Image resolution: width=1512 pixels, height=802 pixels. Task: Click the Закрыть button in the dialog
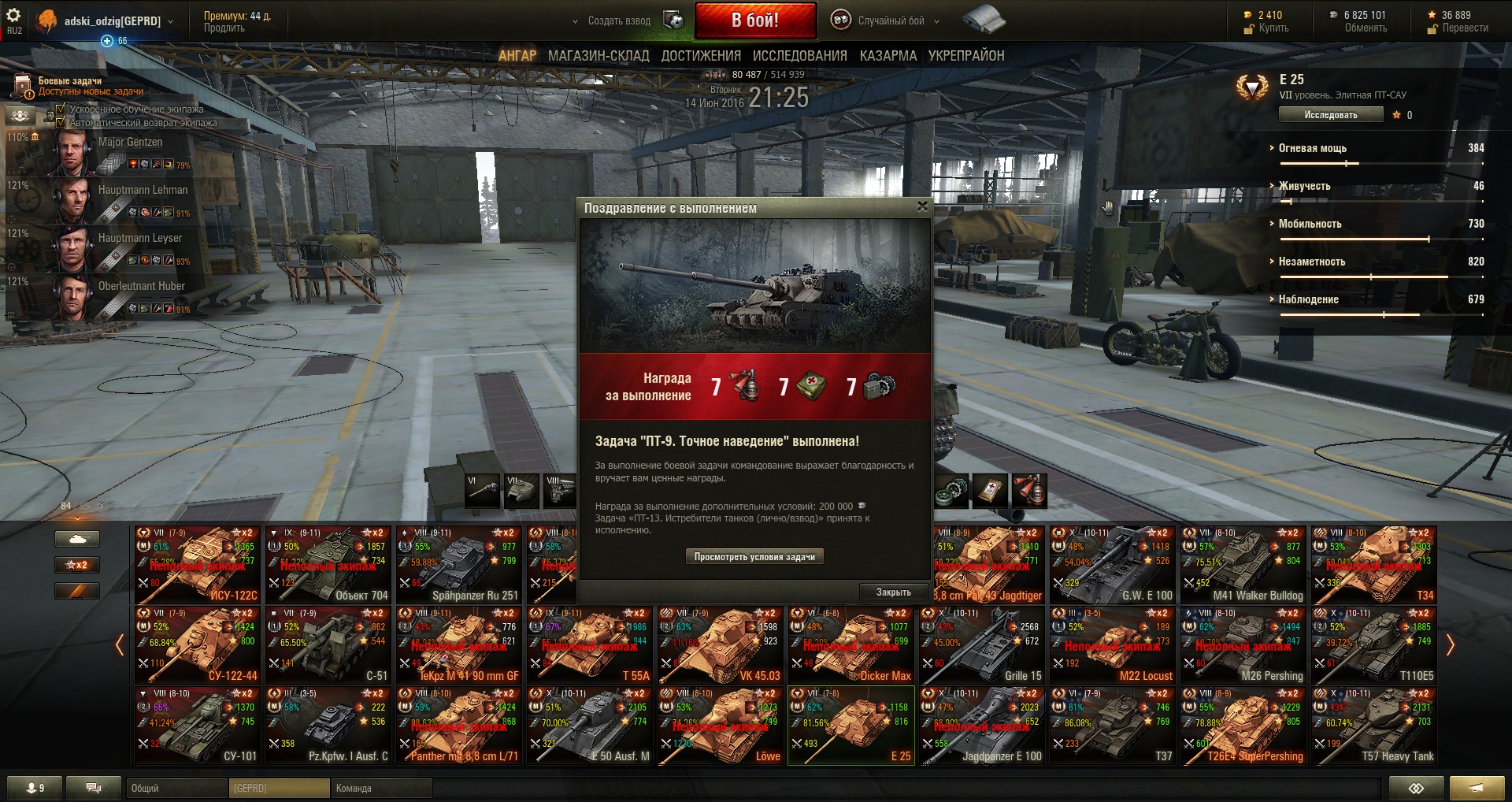pos(893,592)
